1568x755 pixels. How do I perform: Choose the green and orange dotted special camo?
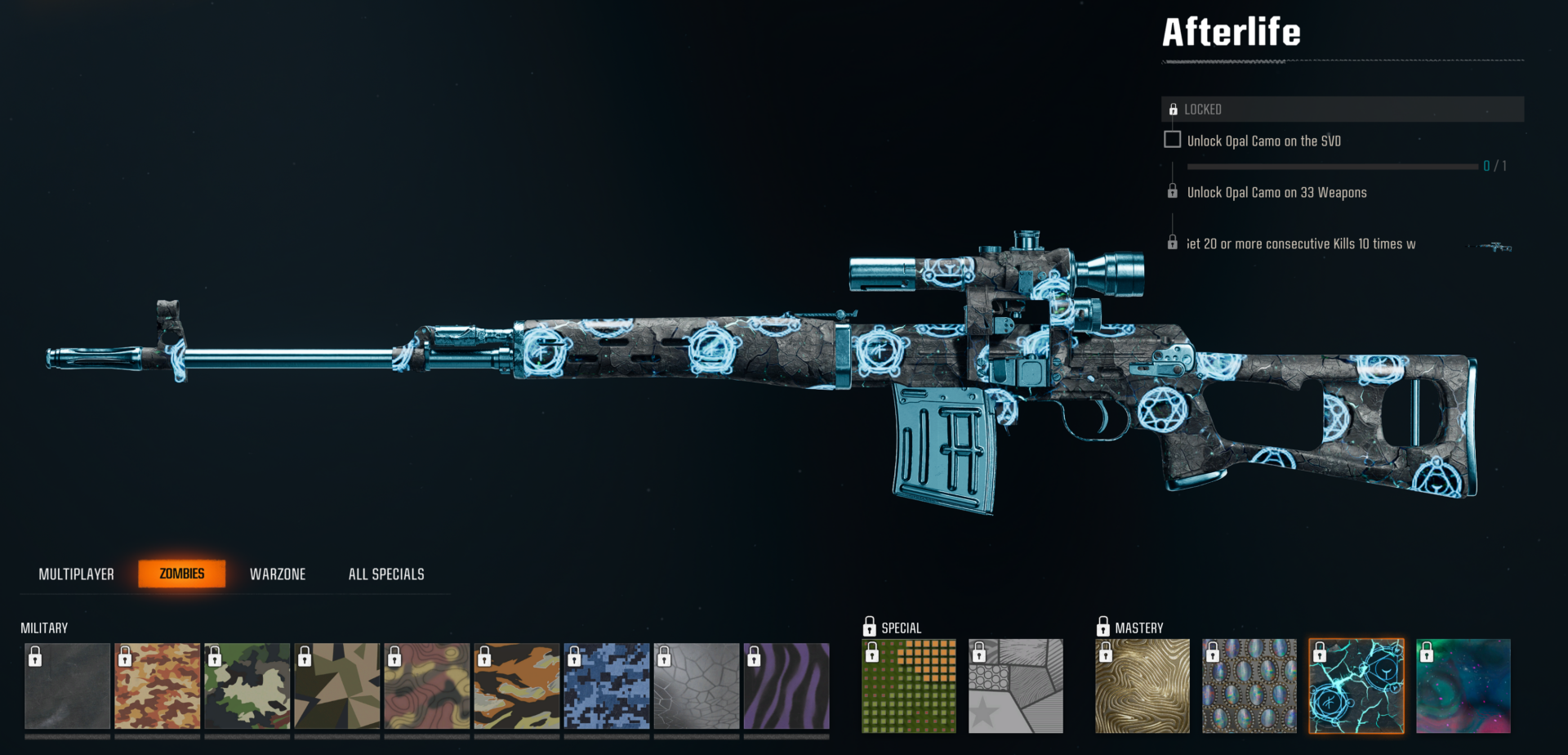(909, 686)
